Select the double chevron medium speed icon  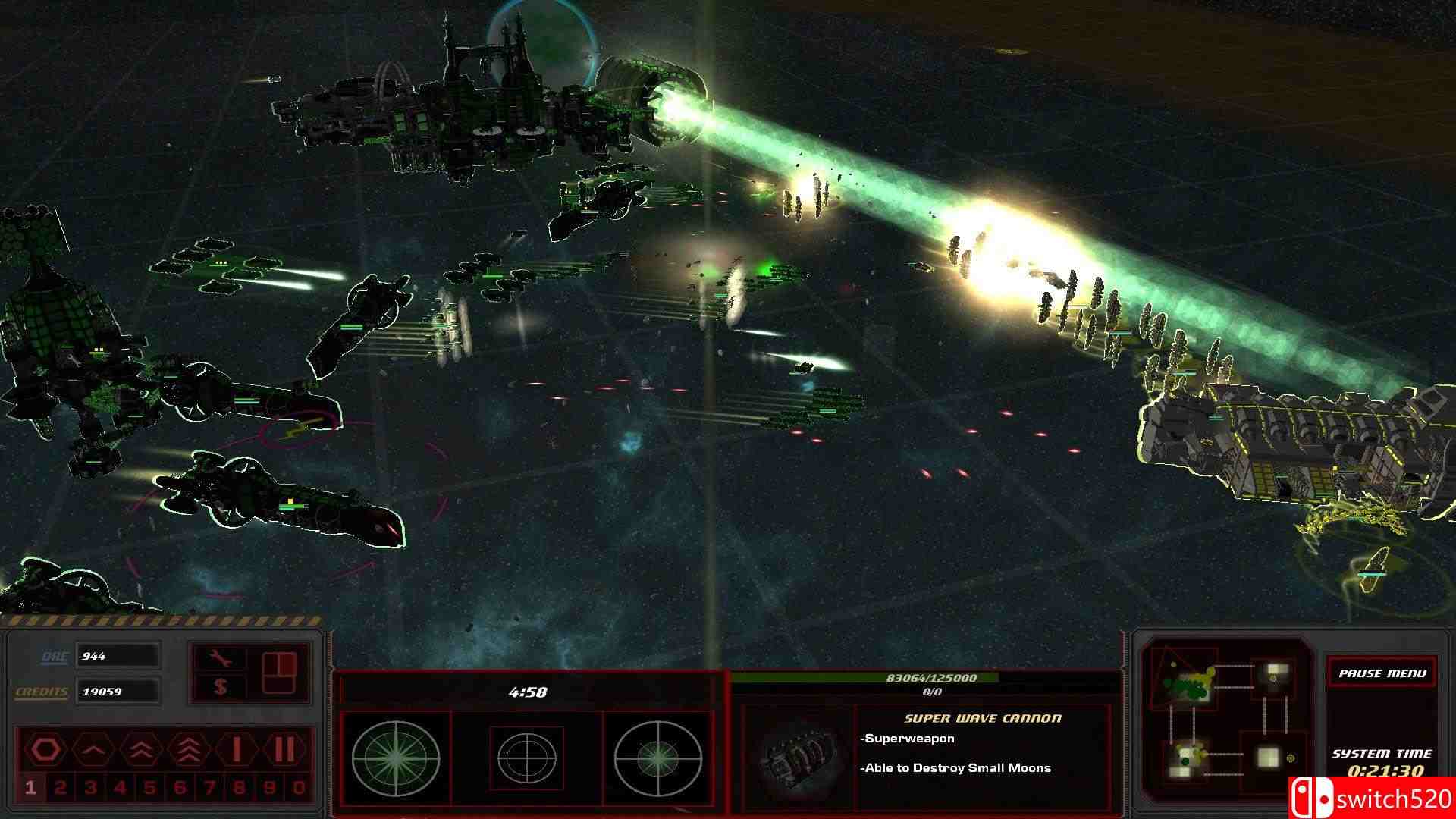[140, 750]
